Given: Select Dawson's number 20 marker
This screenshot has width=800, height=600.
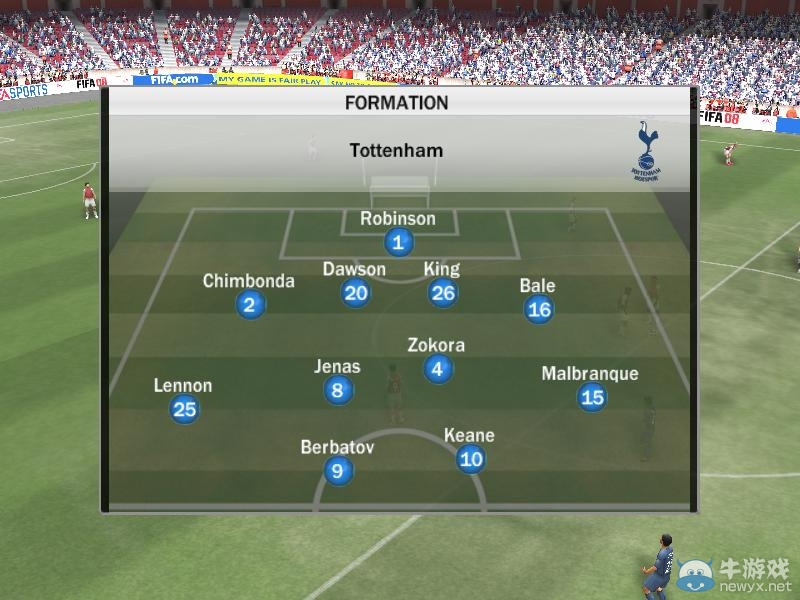Looking at the screenshot, I should 355,292.
